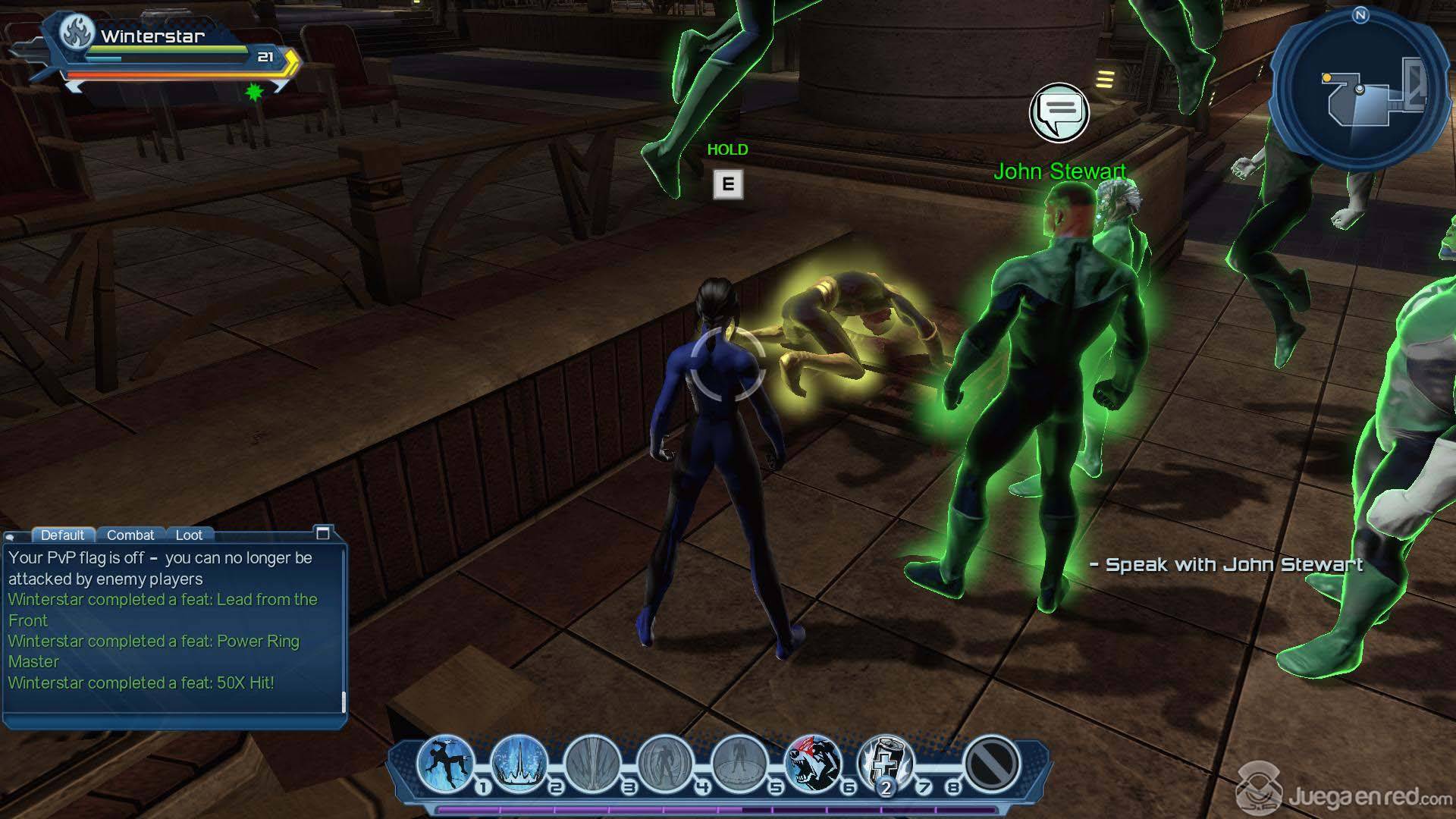1456x819 pixels.
Task: Grab the chat window scrollbar
Action: point(344,701)
